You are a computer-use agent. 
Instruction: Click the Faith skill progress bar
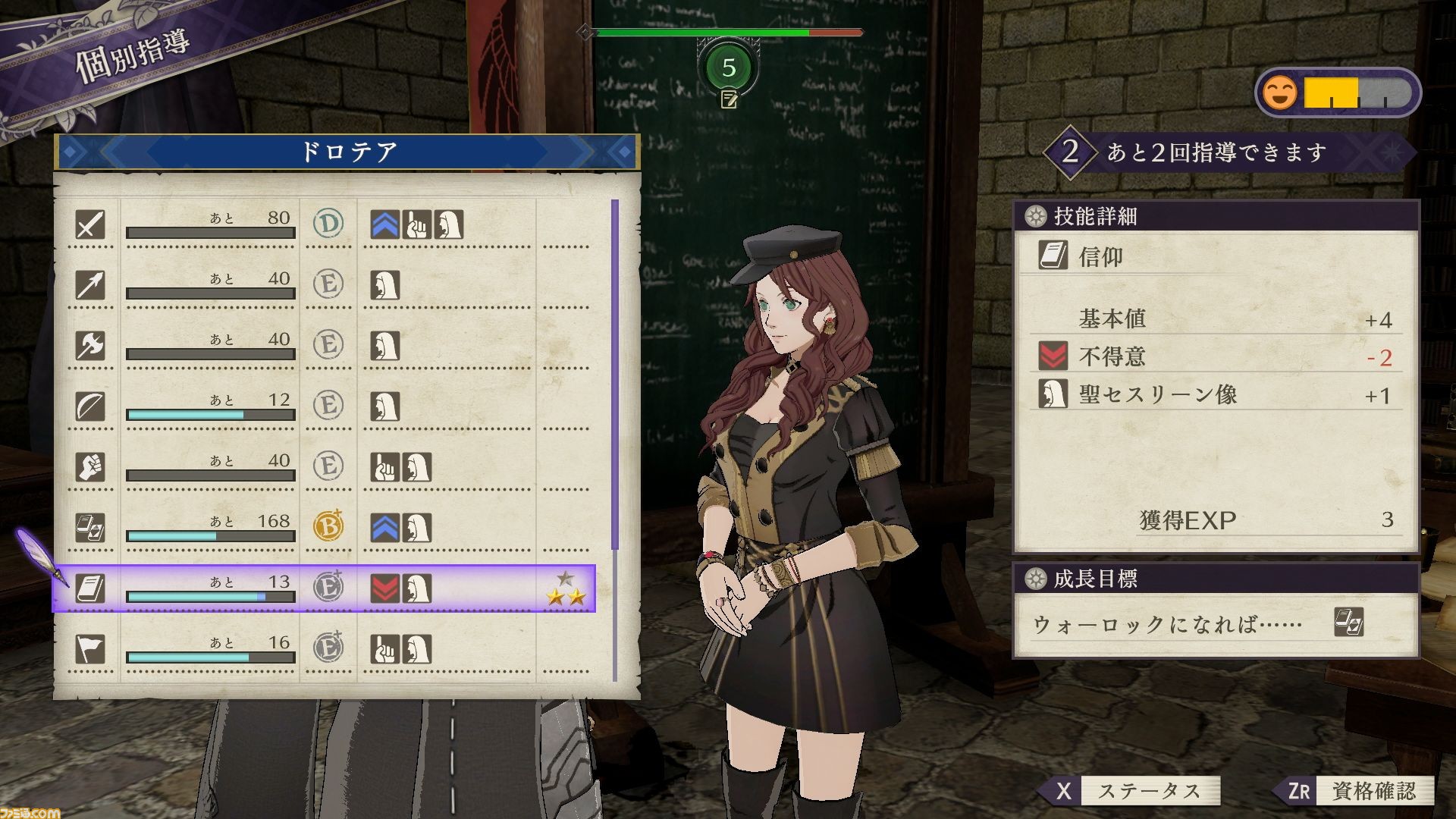(x=210, y=596)
